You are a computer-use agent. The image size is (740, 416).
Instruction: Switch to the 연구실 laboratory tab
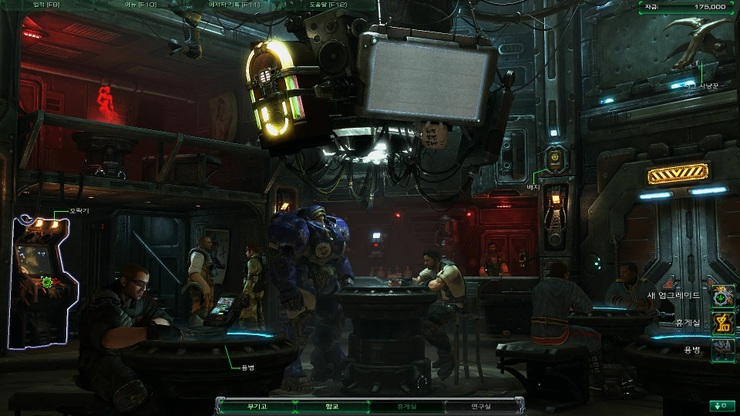(484, 406)
